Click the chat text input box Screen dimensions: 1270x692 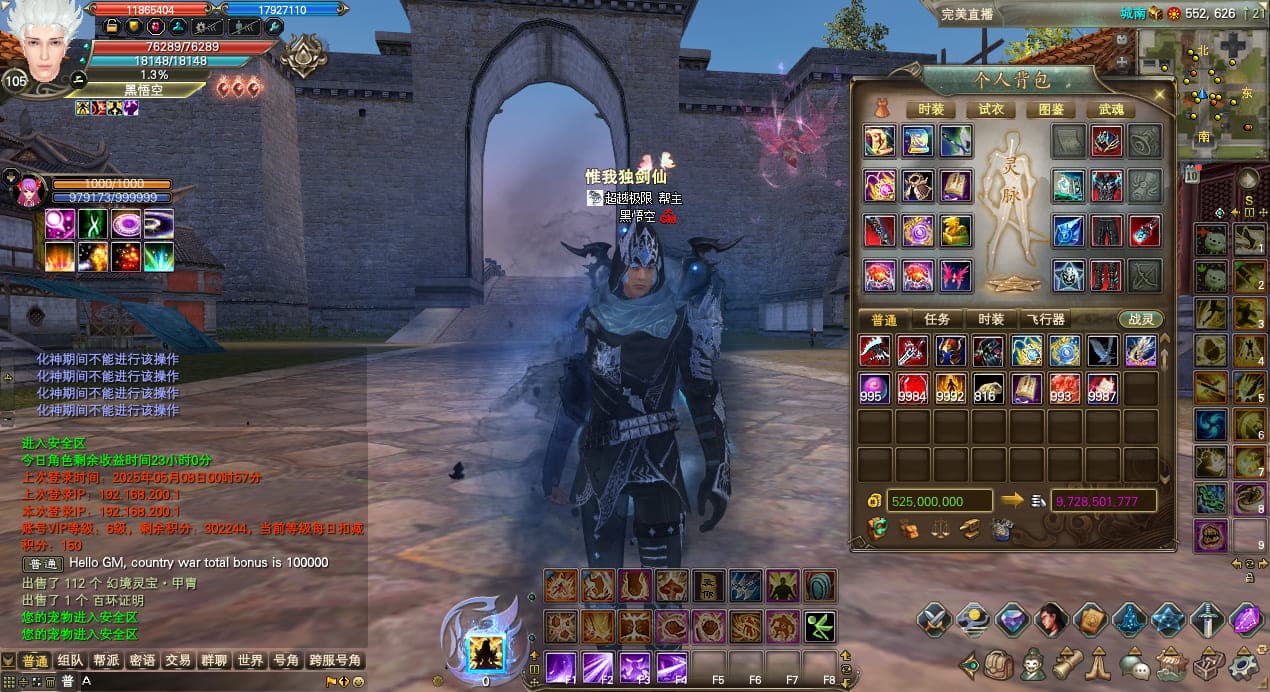[200, 681]
